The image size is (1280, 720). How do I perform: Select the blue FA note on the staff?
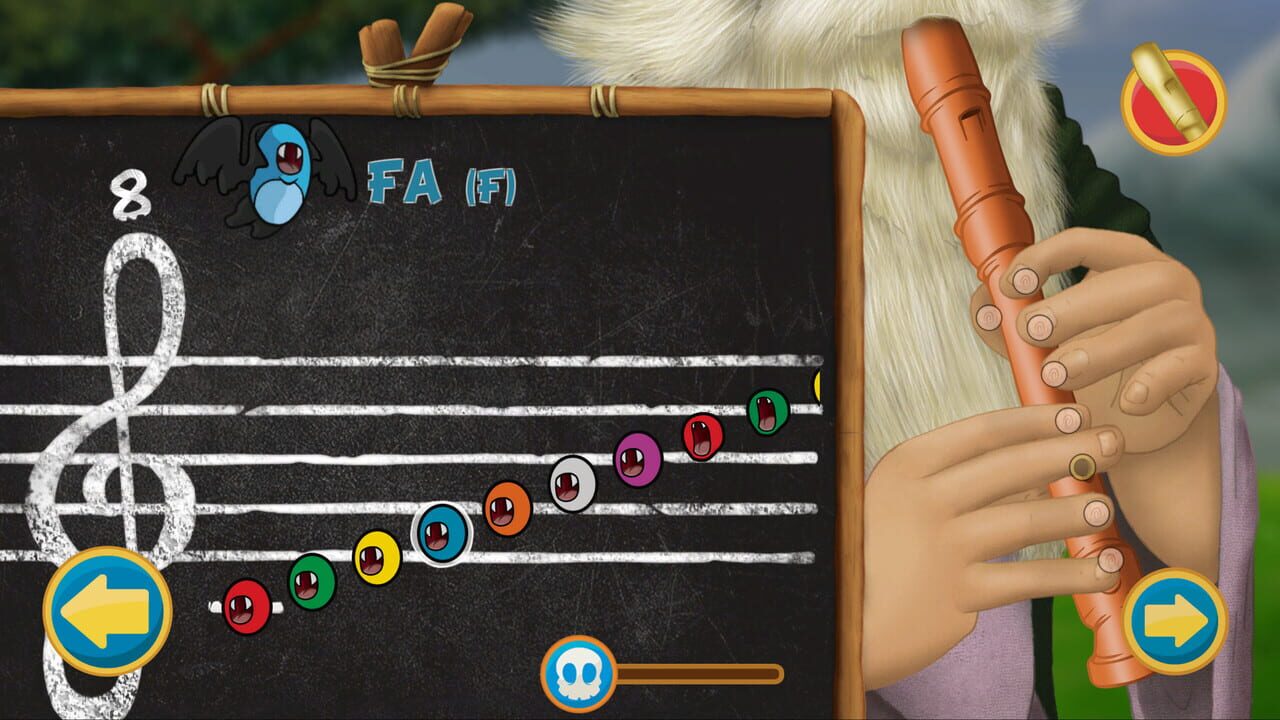coord(440,533)
